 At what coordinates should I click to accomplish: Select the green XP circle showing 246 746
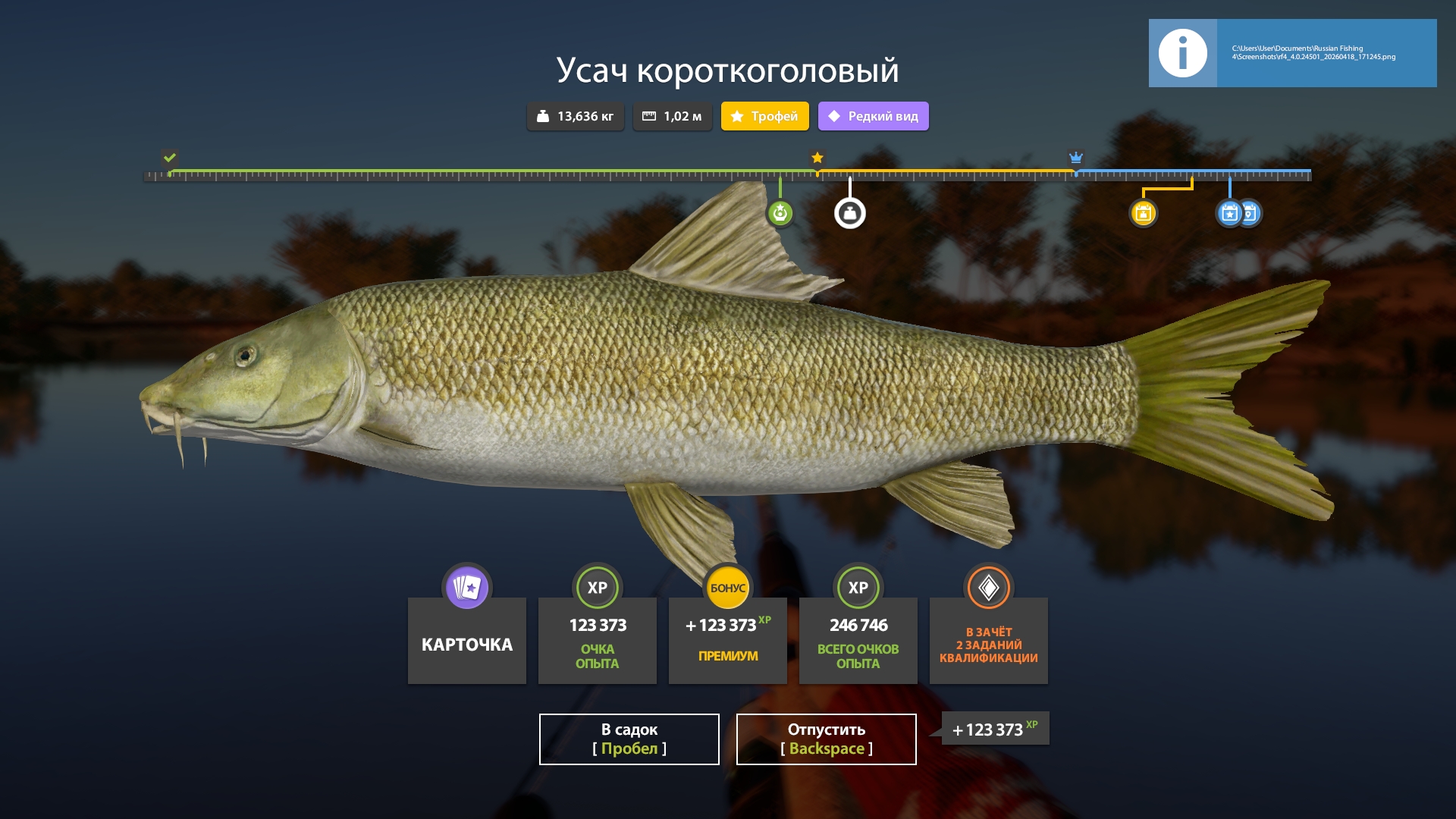[x=858, y=587]
